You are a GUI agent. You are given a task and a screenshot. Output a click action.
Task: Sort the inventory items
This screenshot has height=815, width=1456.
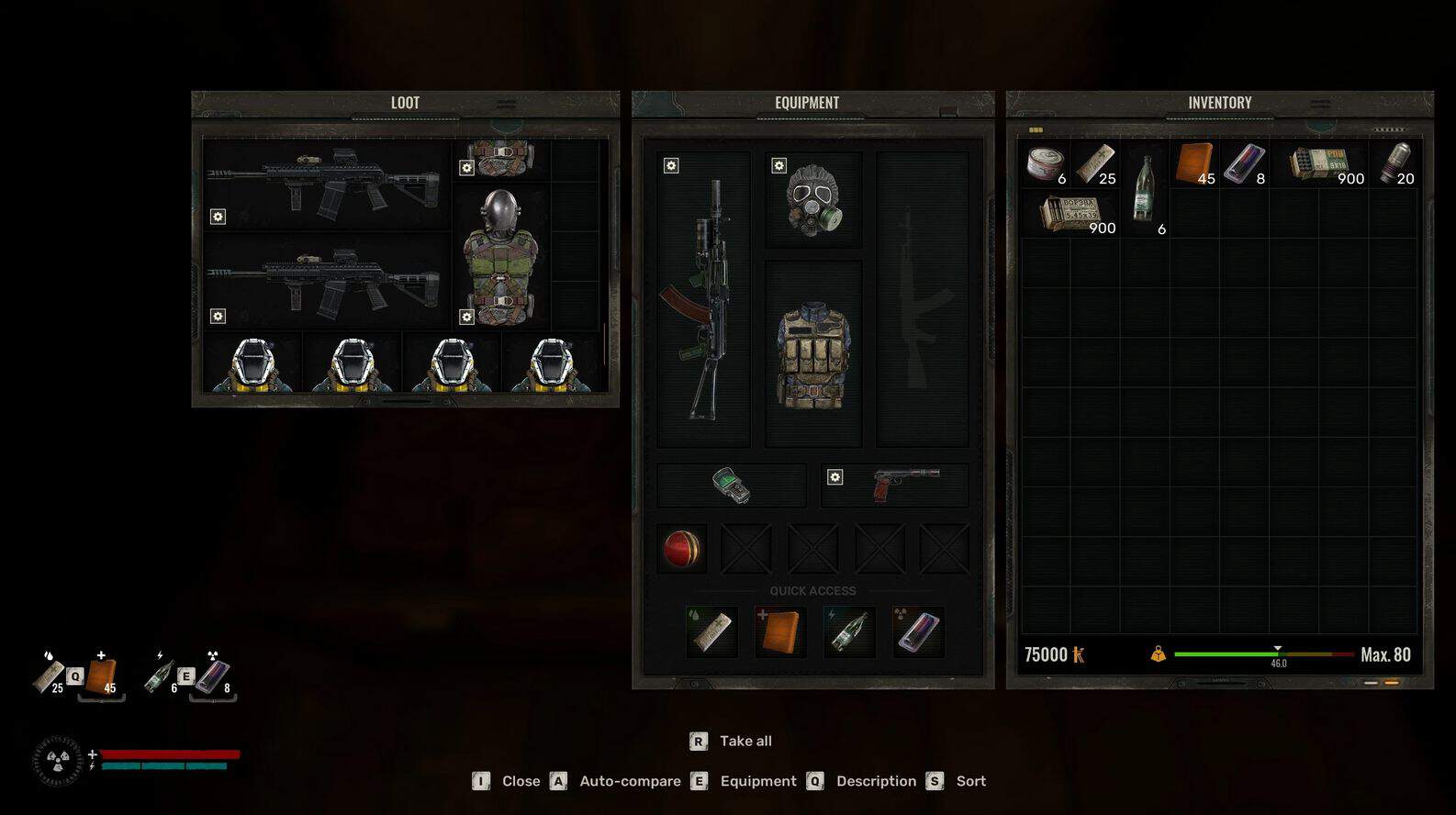click(970, 781)
